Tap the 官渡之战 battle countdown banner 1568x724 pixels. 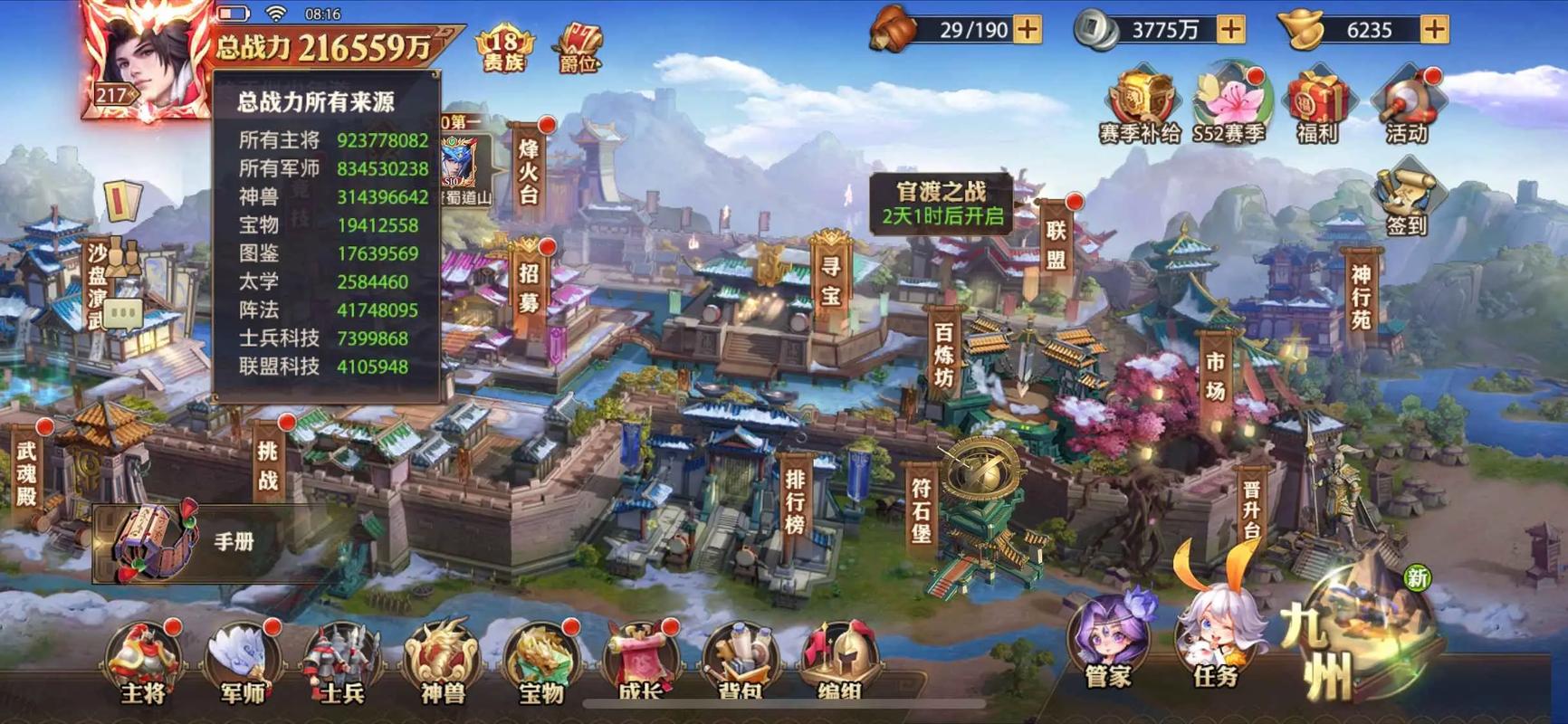[943, 201]
